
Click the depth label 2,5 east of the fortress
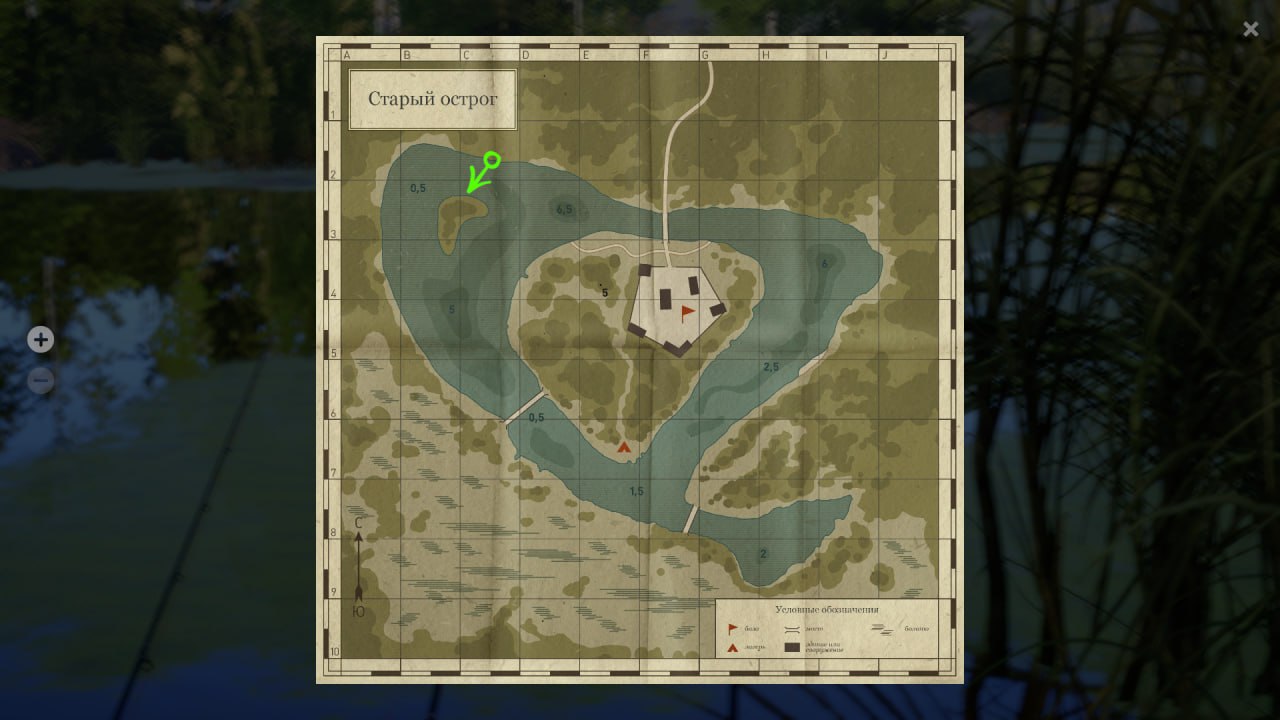pos(771,365)
